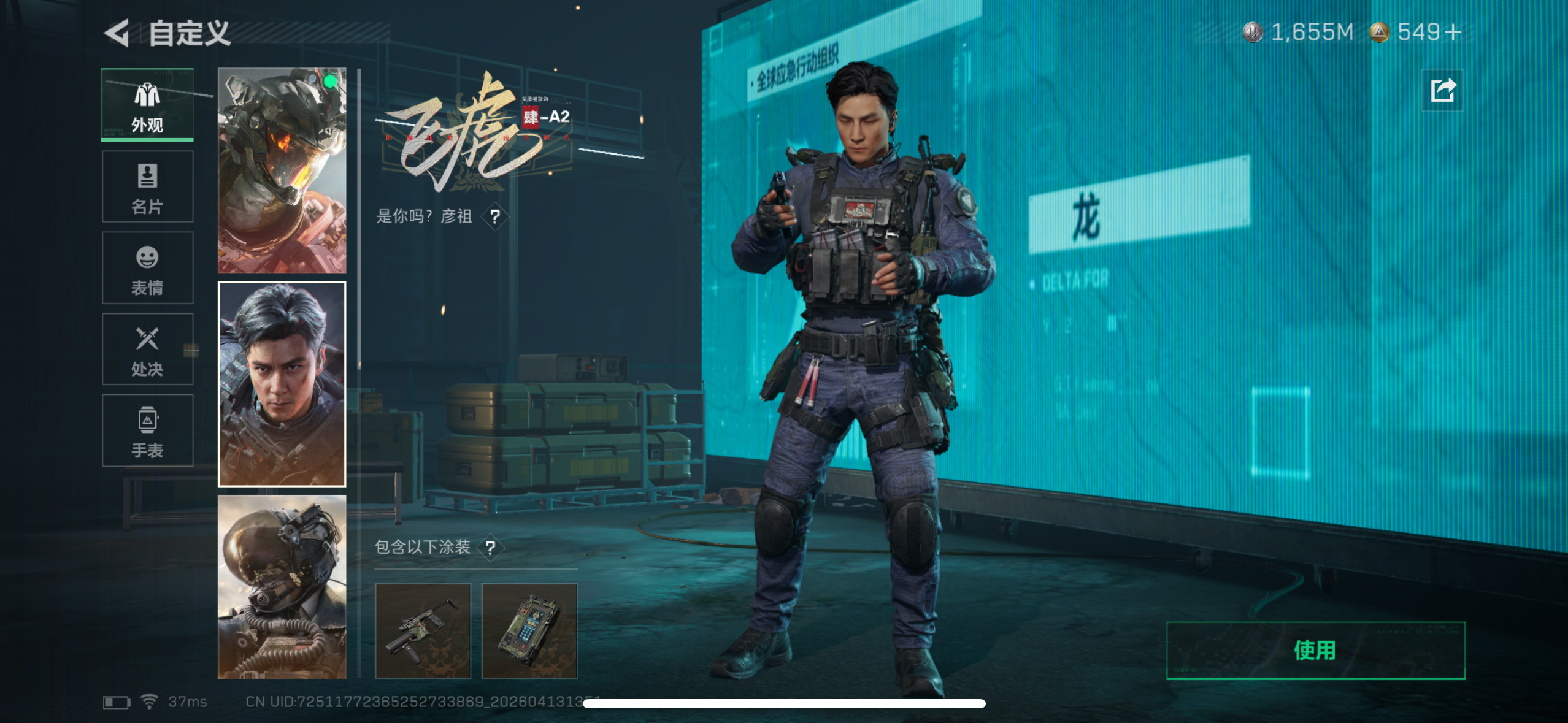The image size is (1568, 723).
Task: Select the 名片 name card icon
Action: (x=147, y=187)
